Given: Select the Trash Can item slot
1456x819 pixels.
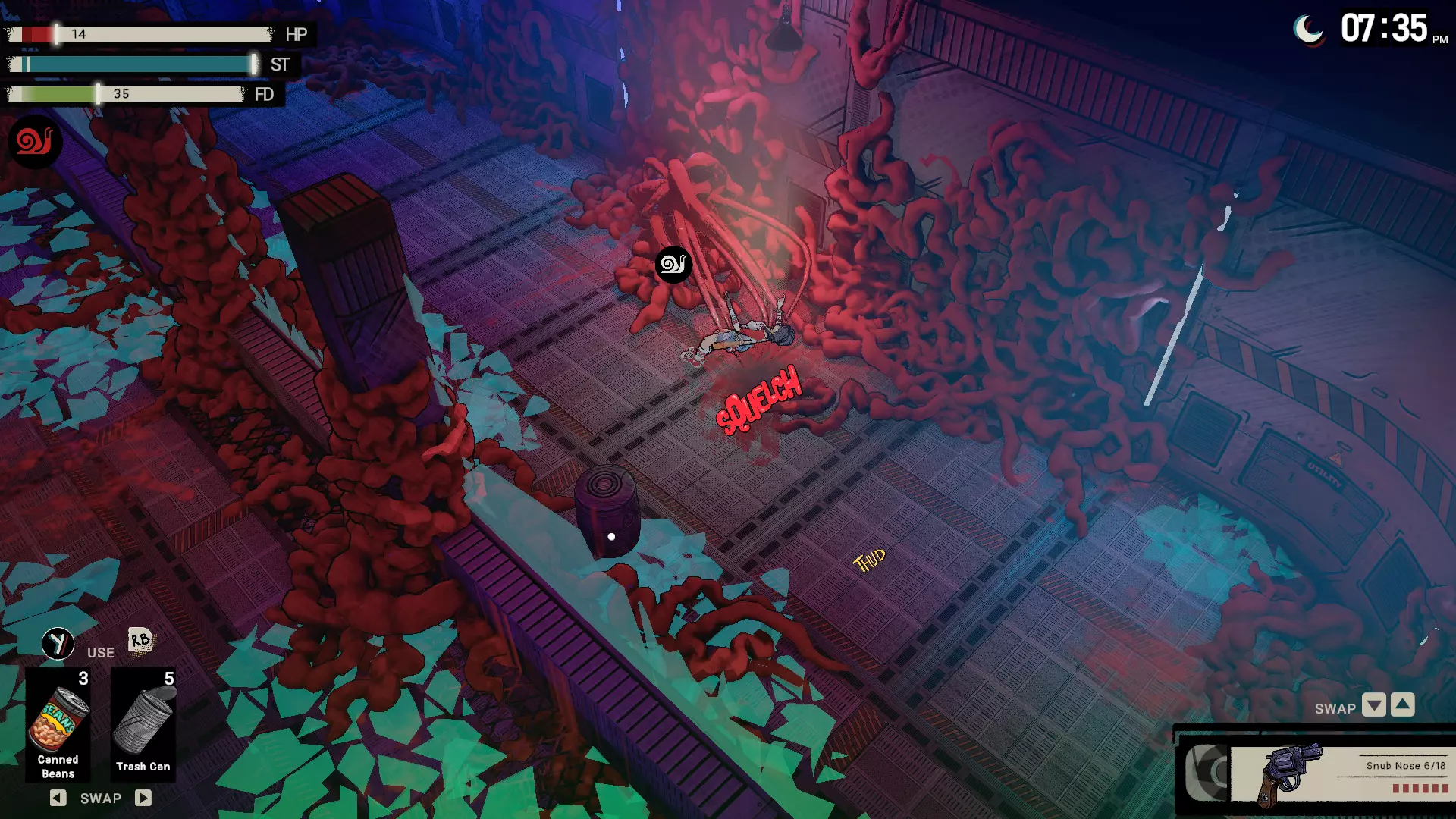Looking at the screenshot, I should coord(143,725).
